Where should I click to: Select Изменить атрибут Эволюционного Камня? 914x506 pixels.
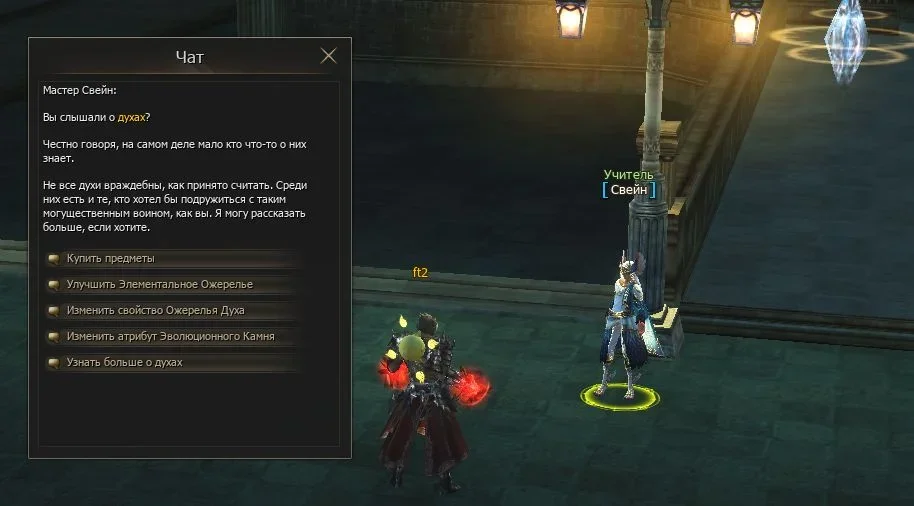click(170, 337)
